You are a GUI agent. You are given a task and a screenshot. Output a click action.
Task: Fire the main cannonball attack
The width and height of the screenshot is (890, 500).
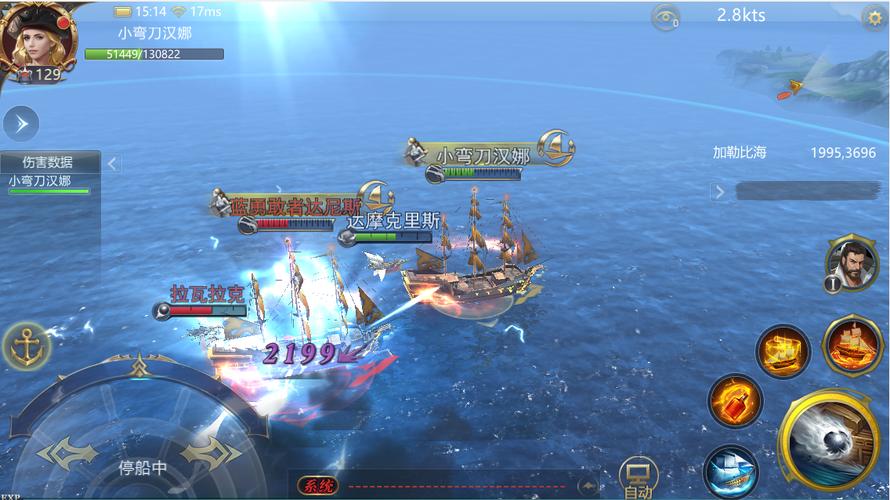point(831,441)
